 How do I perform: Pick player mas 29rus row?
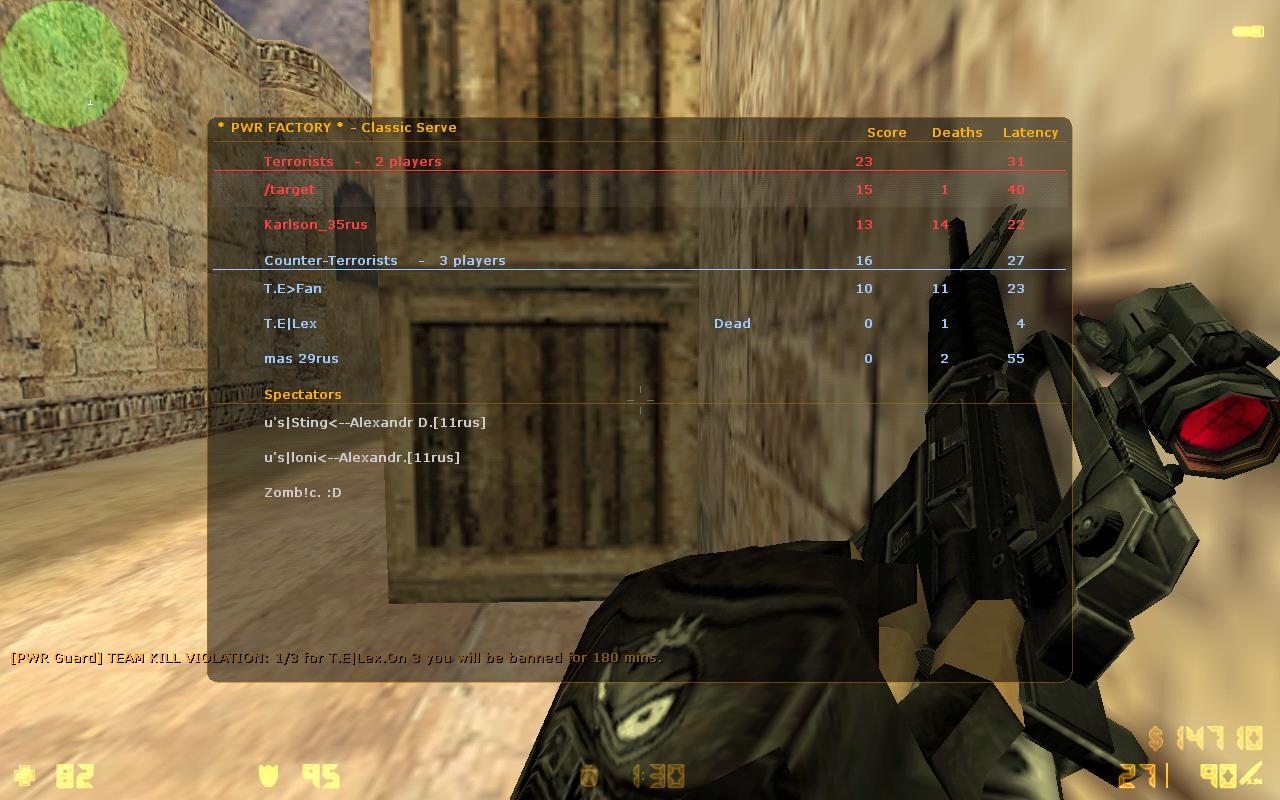[x=301, y=358]
